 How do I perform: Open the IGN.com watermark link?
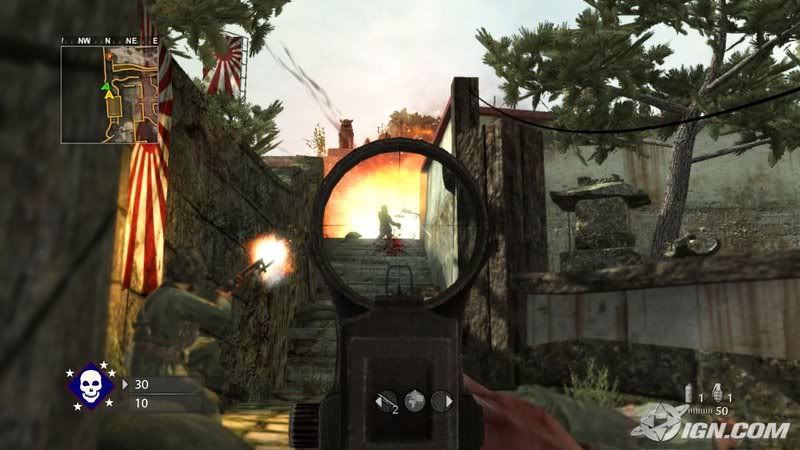pyautogui.click(x=712, y=427)
